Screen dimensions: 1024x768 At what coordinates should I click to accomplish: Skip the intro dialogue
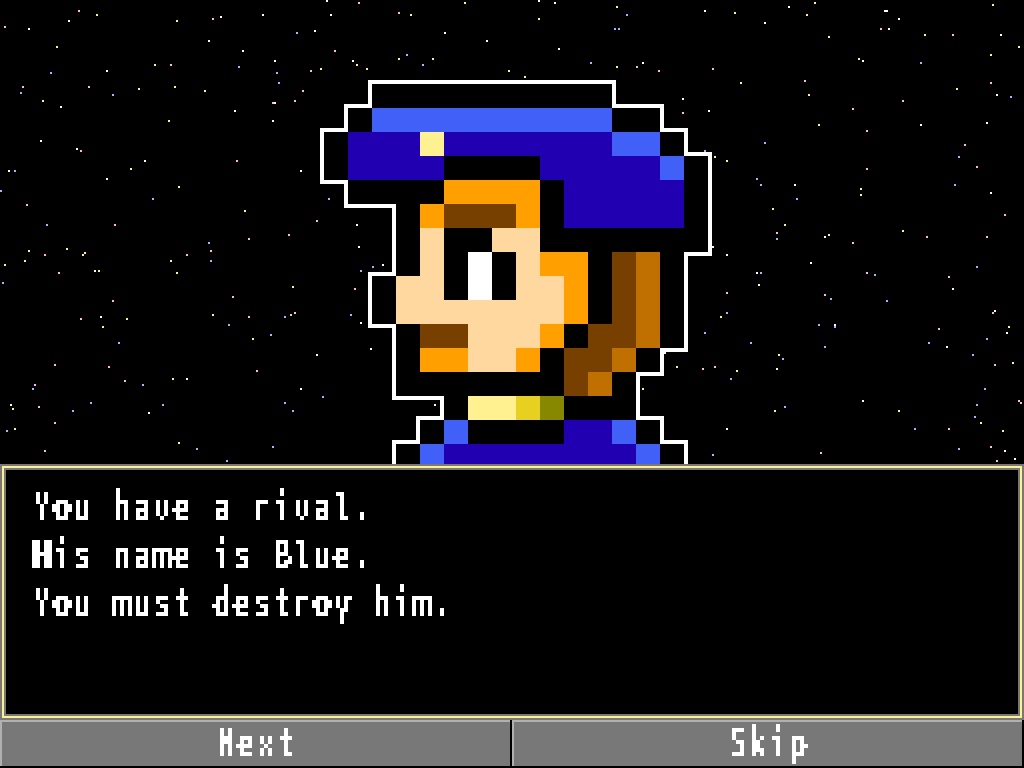(768, 743)
